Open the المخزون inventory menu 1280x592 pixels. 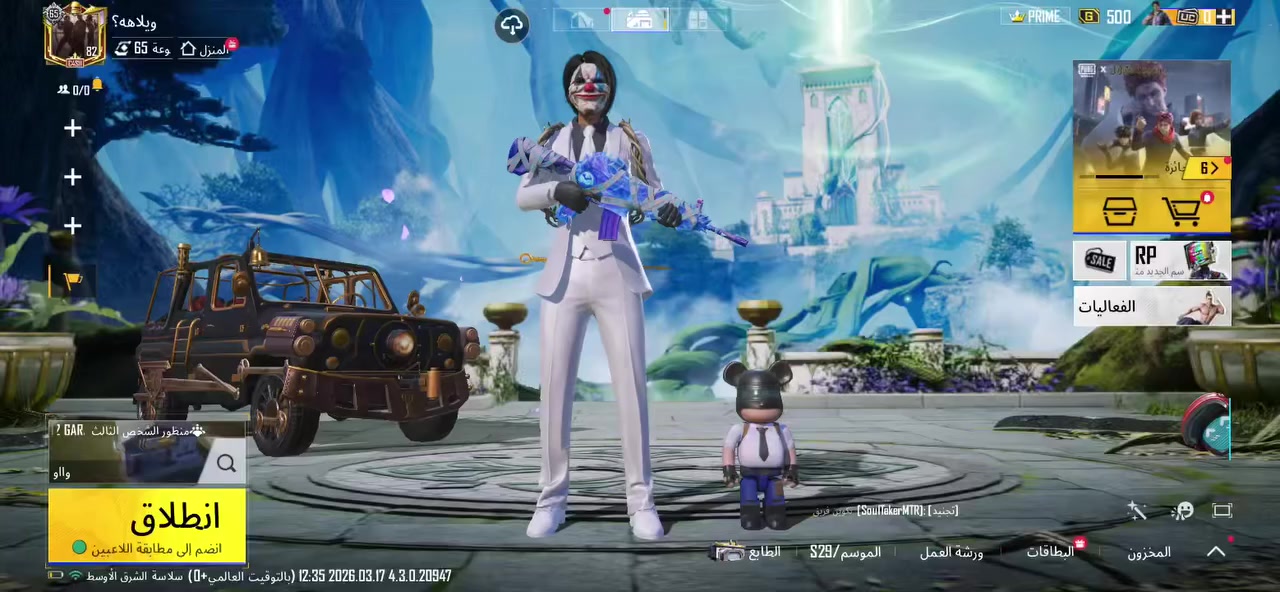tap(1149, 552)
